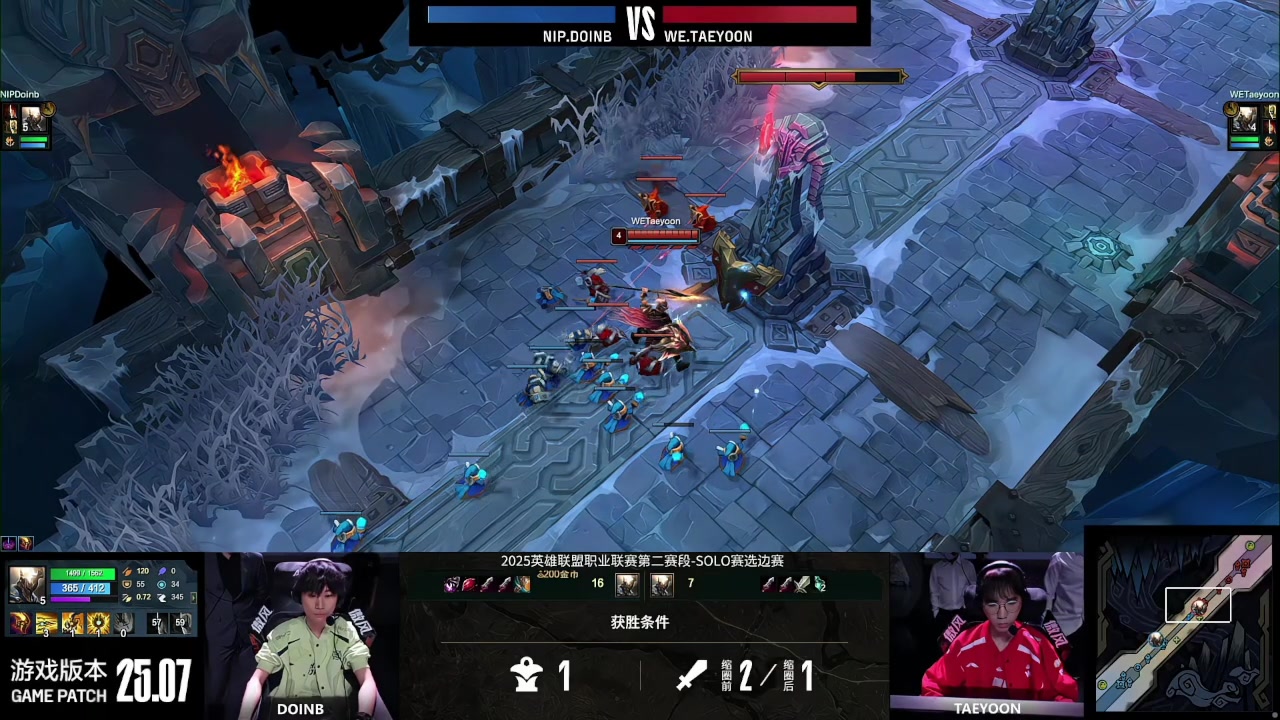Image resolution: width=1280 pixels, height=720 pixels.
Task: Click the summoner spell showing 59 cooldown
Action: (x=181, y=624)
